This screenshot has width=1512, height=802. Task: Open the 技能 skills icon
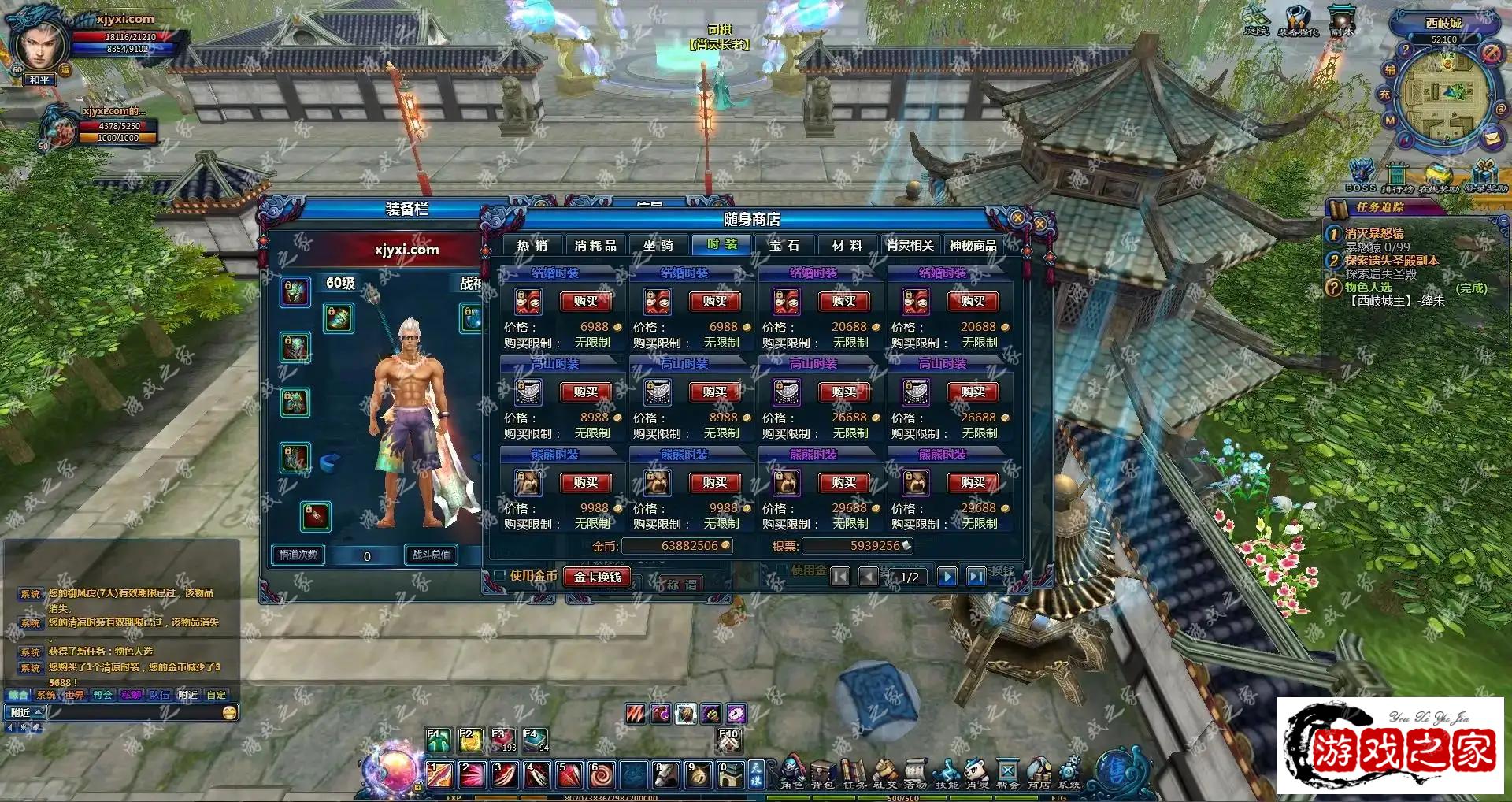point(947,772)
